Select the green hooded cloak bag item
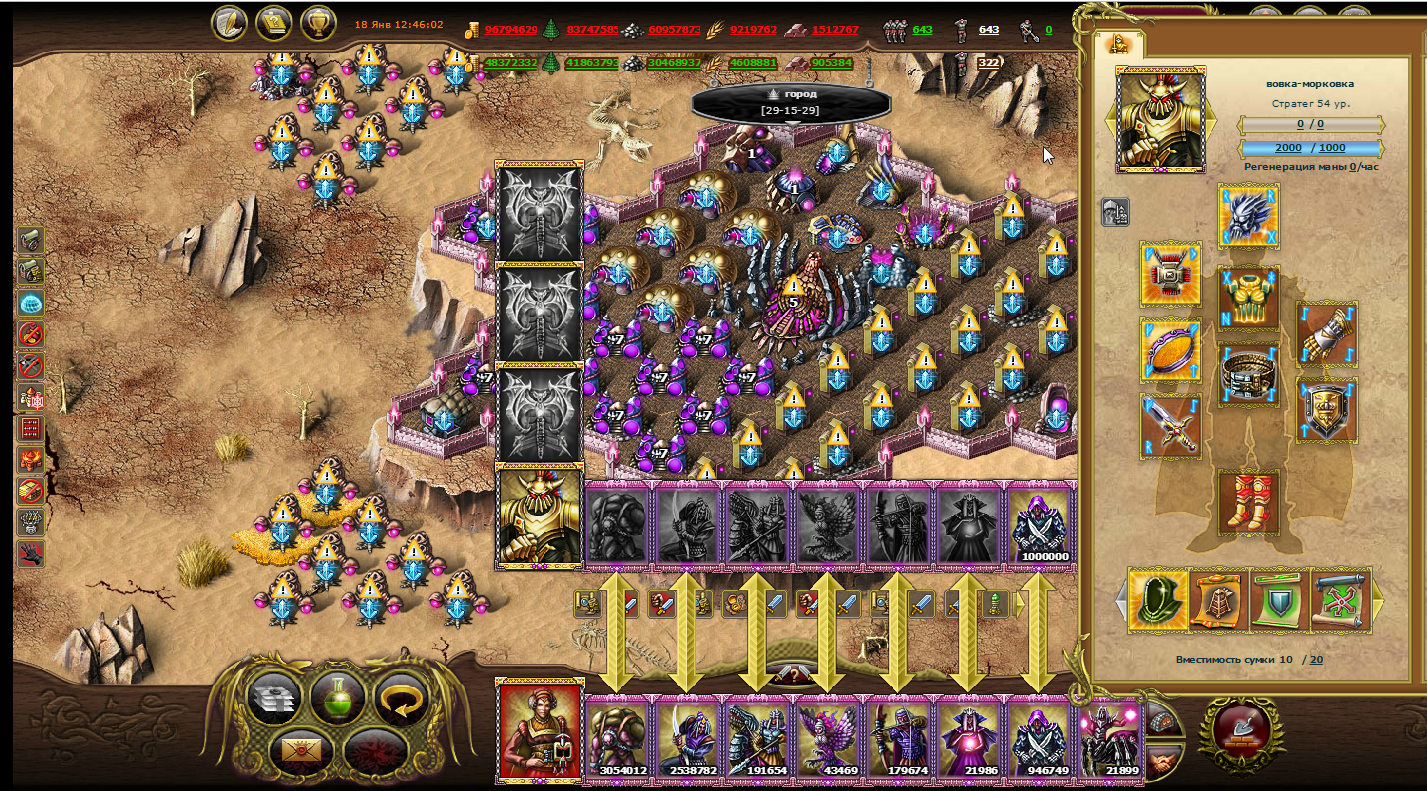Viewport: 1427px width, 791px height. coord(1158,601)
